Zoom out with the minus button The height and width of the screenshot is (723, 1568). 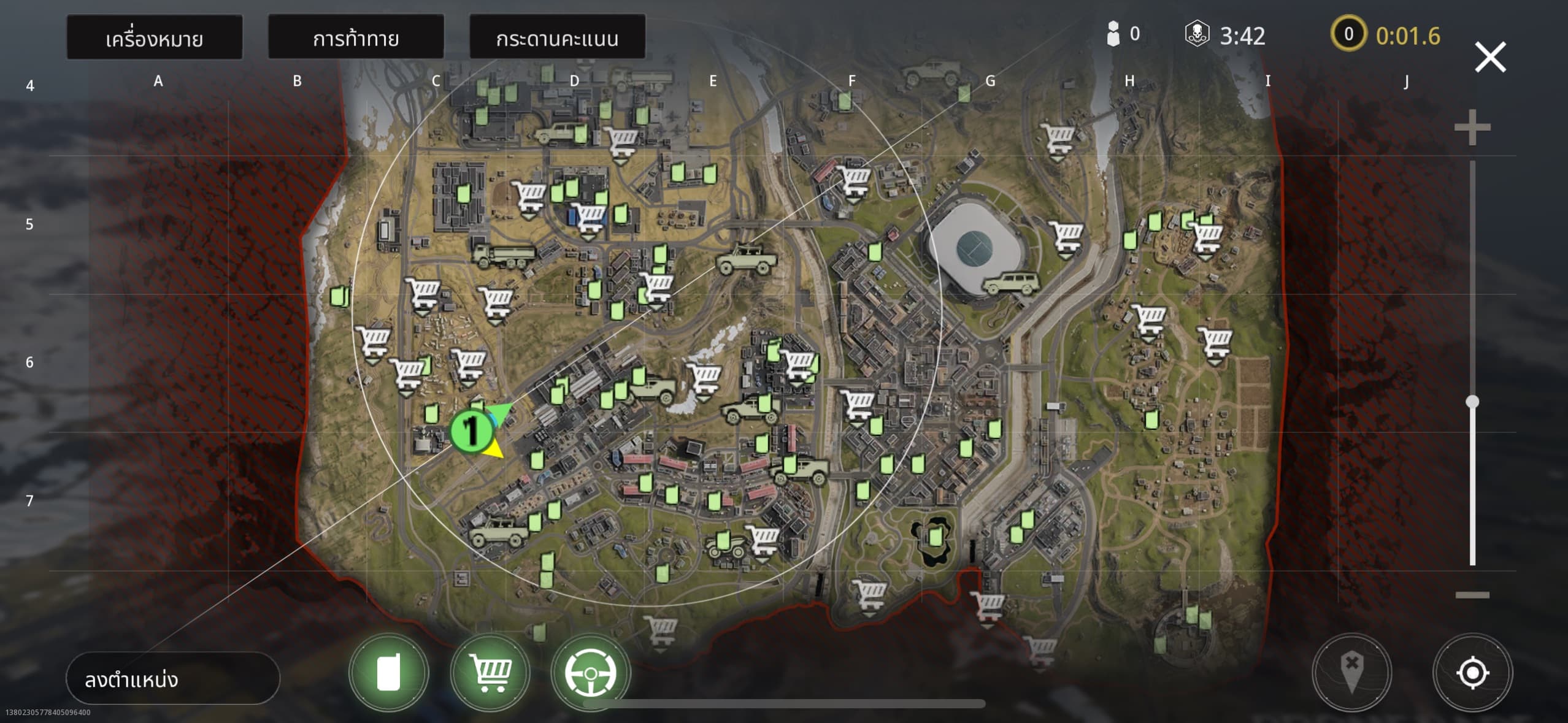point(1472,595)
